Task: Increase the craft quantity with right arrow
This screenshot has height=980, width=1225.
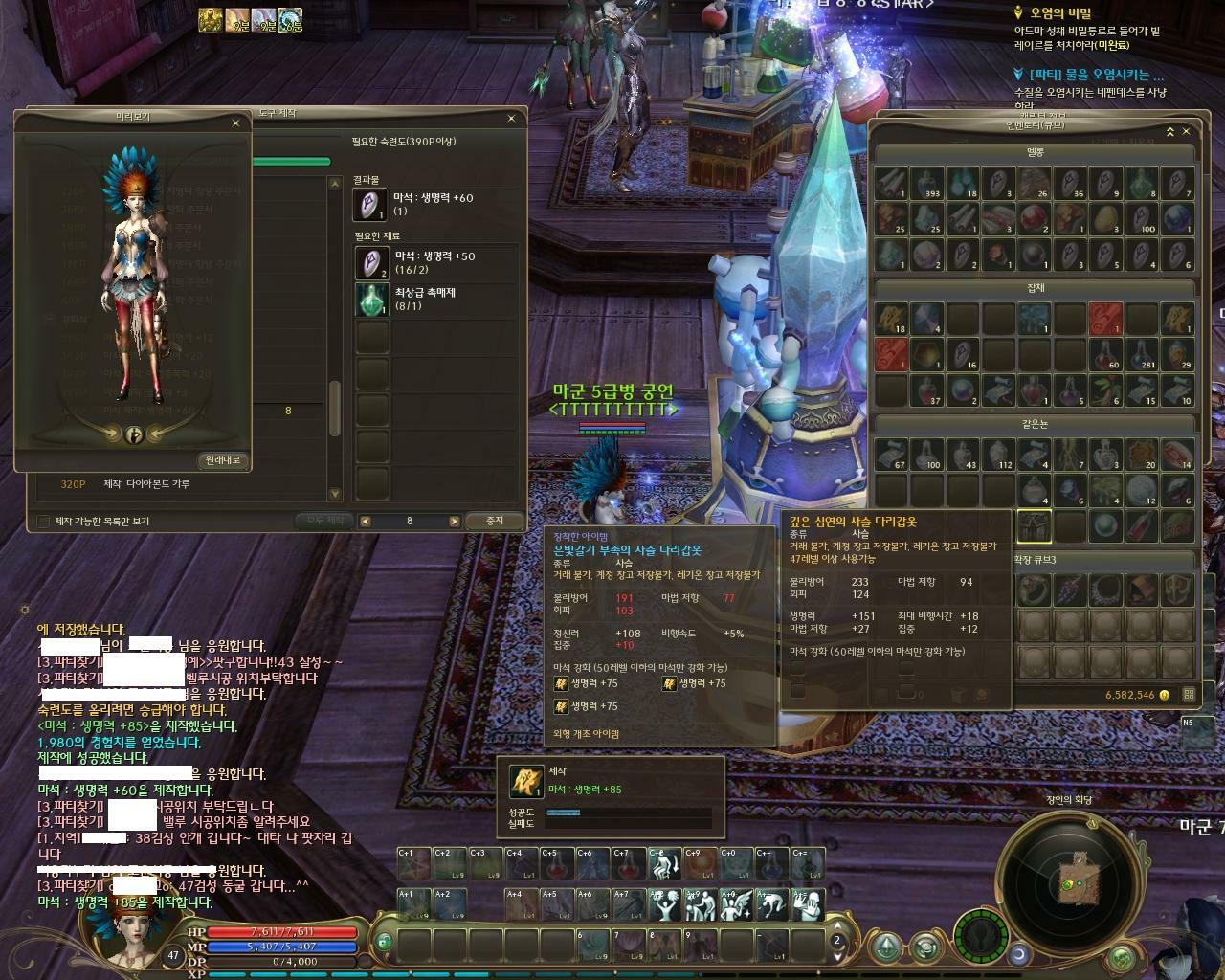Action: [x=454, y=521]
